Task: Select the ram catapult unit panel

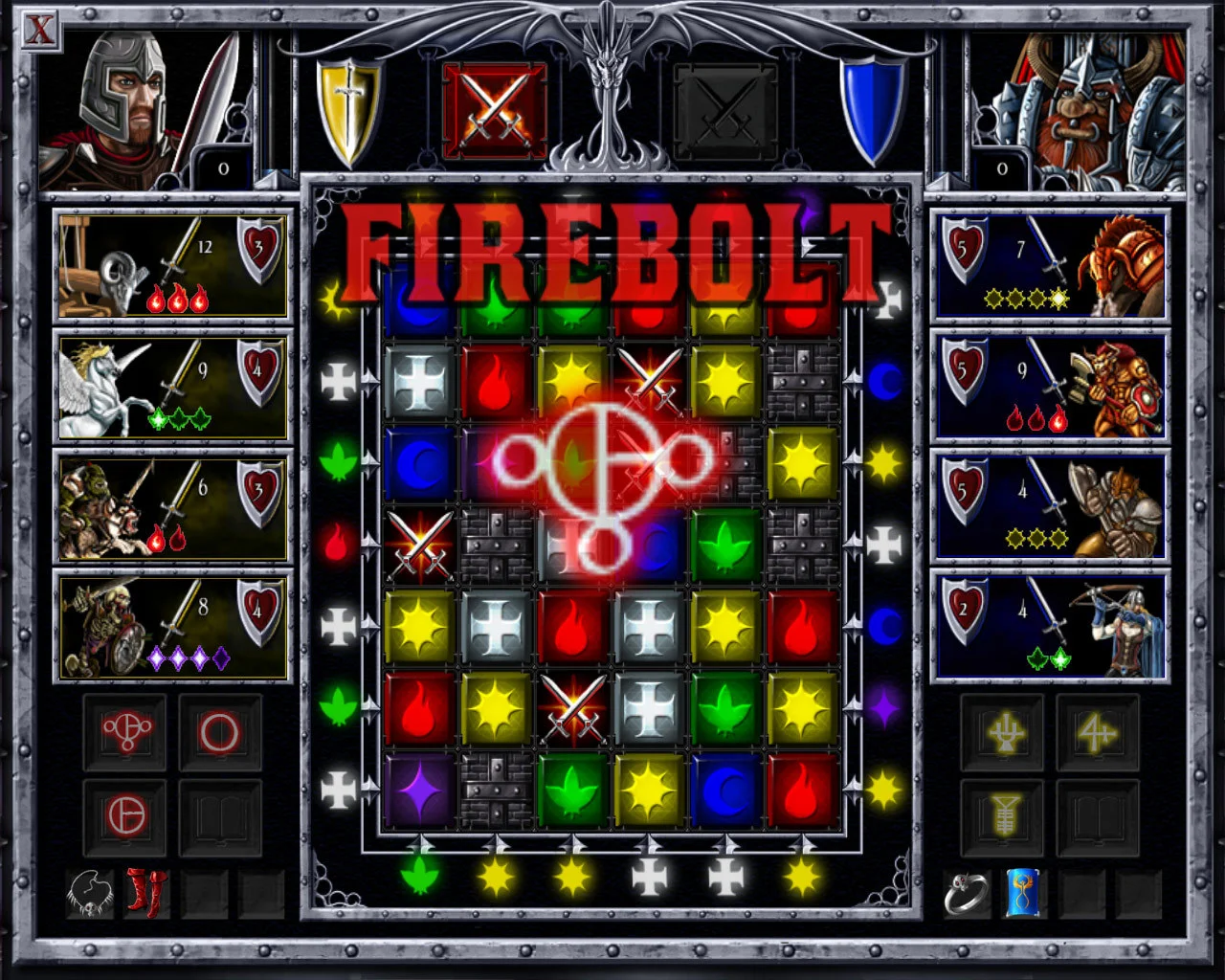Action: pos(172,265)
